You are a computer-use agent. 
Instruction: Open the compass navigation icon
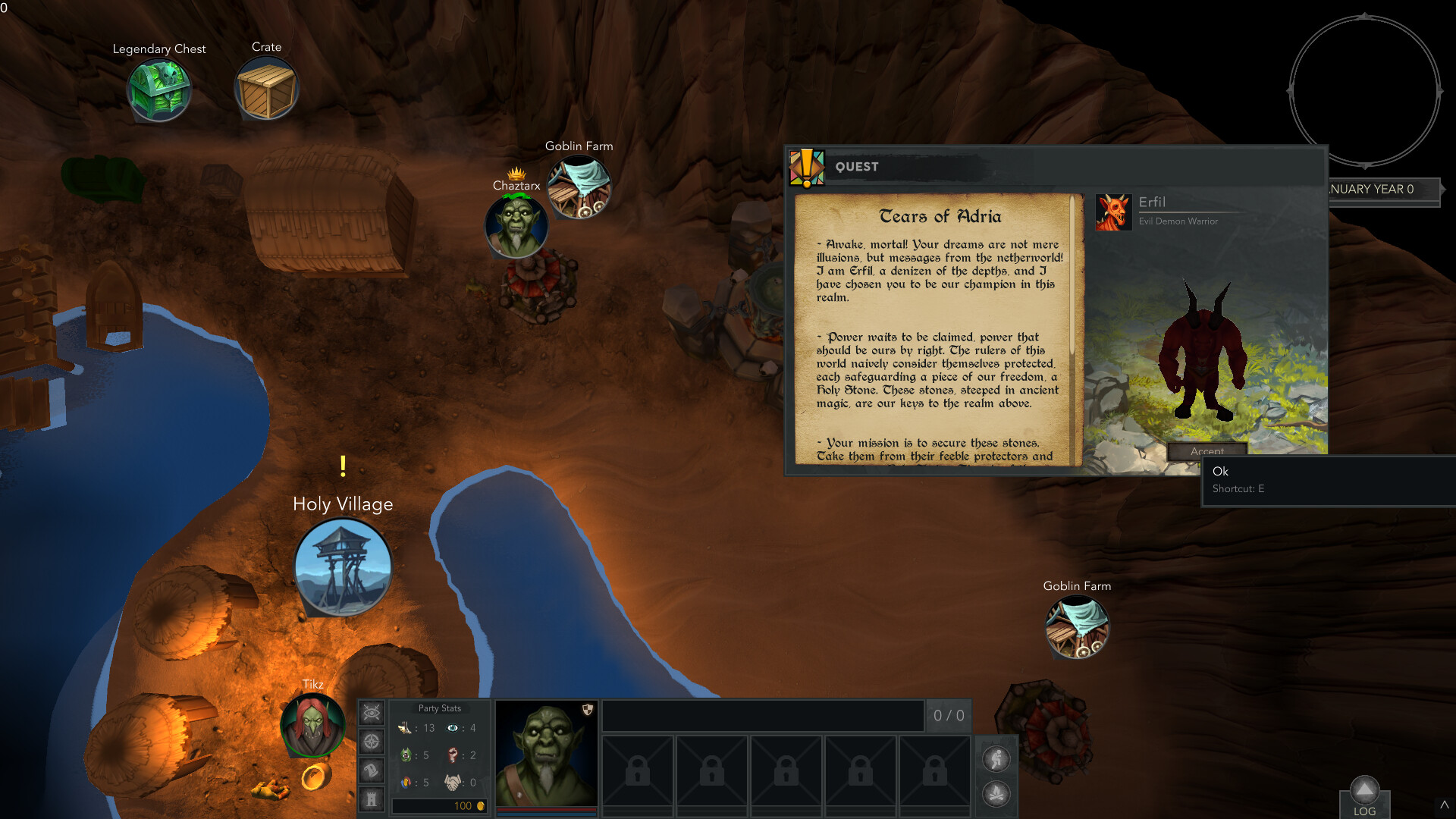[x=371, y=742]
